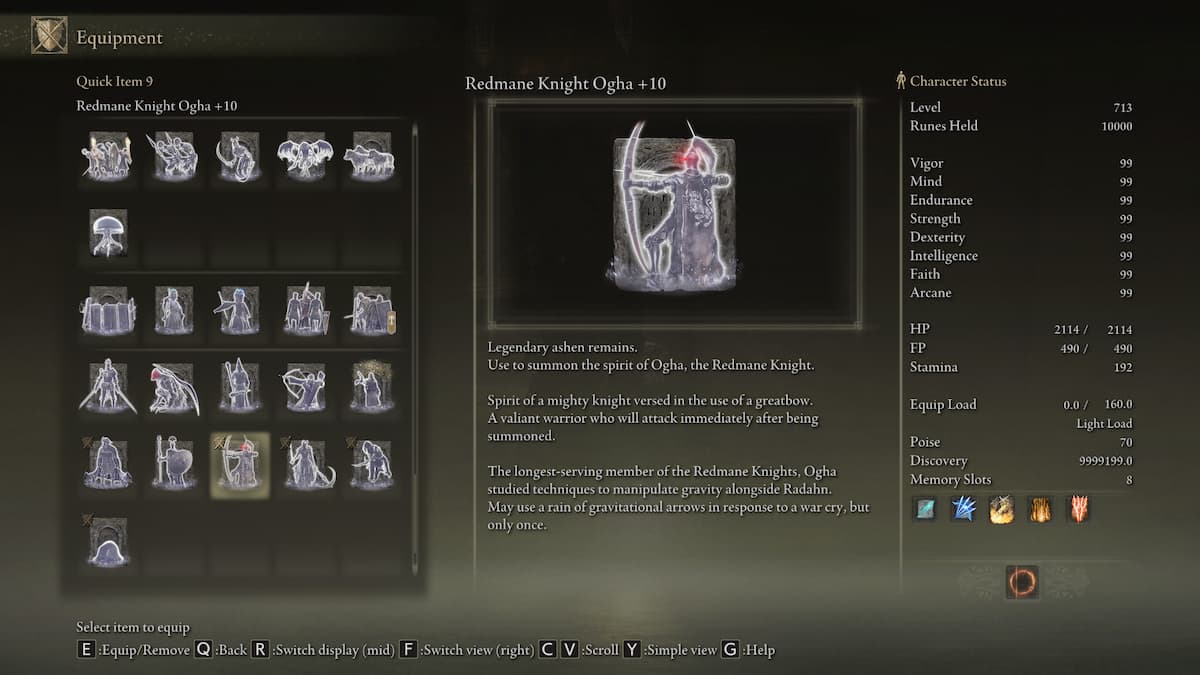Pick the sparkling robed figure ashes
Viewport: 1200px width, 675px height.
click(369, 387)
